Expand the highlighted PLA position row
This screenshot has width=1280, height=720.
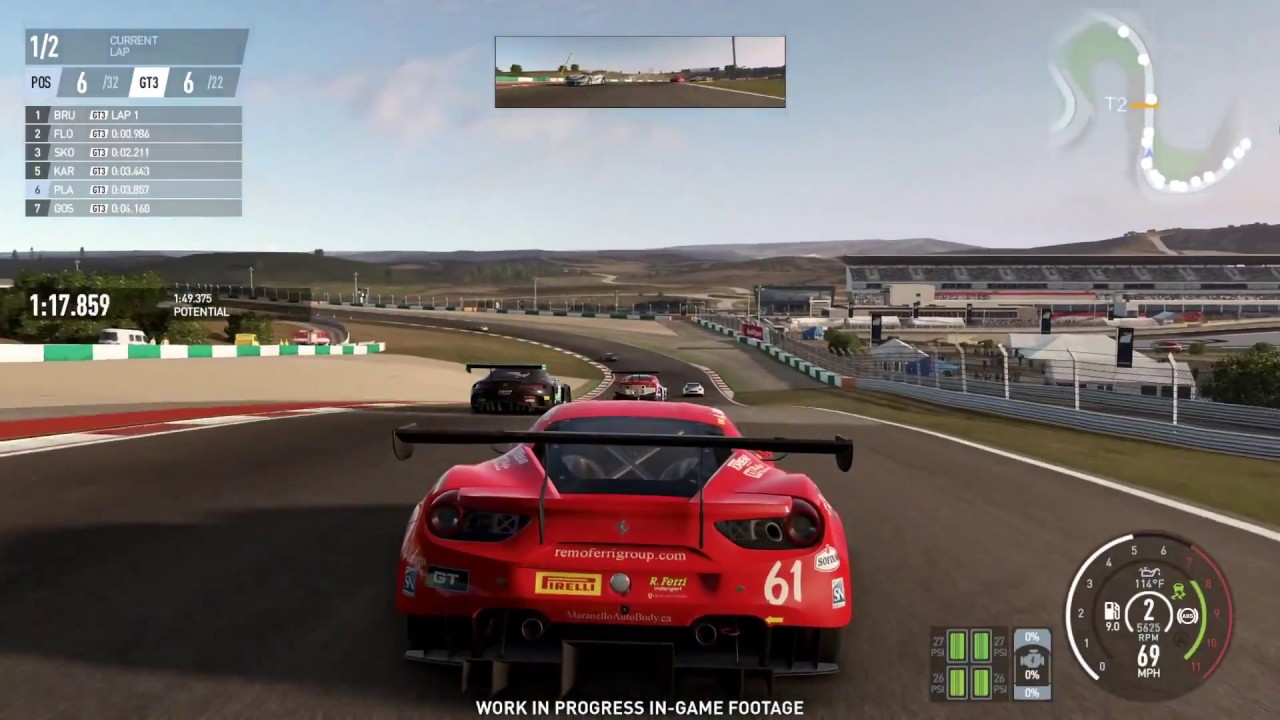click(130, 189)
